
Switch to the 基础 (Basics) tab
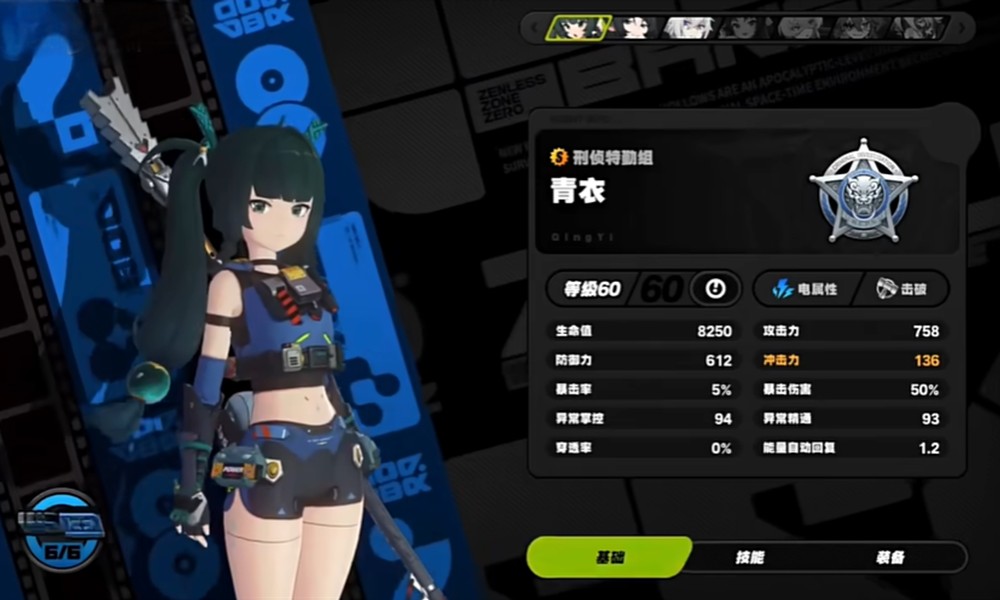608,557
